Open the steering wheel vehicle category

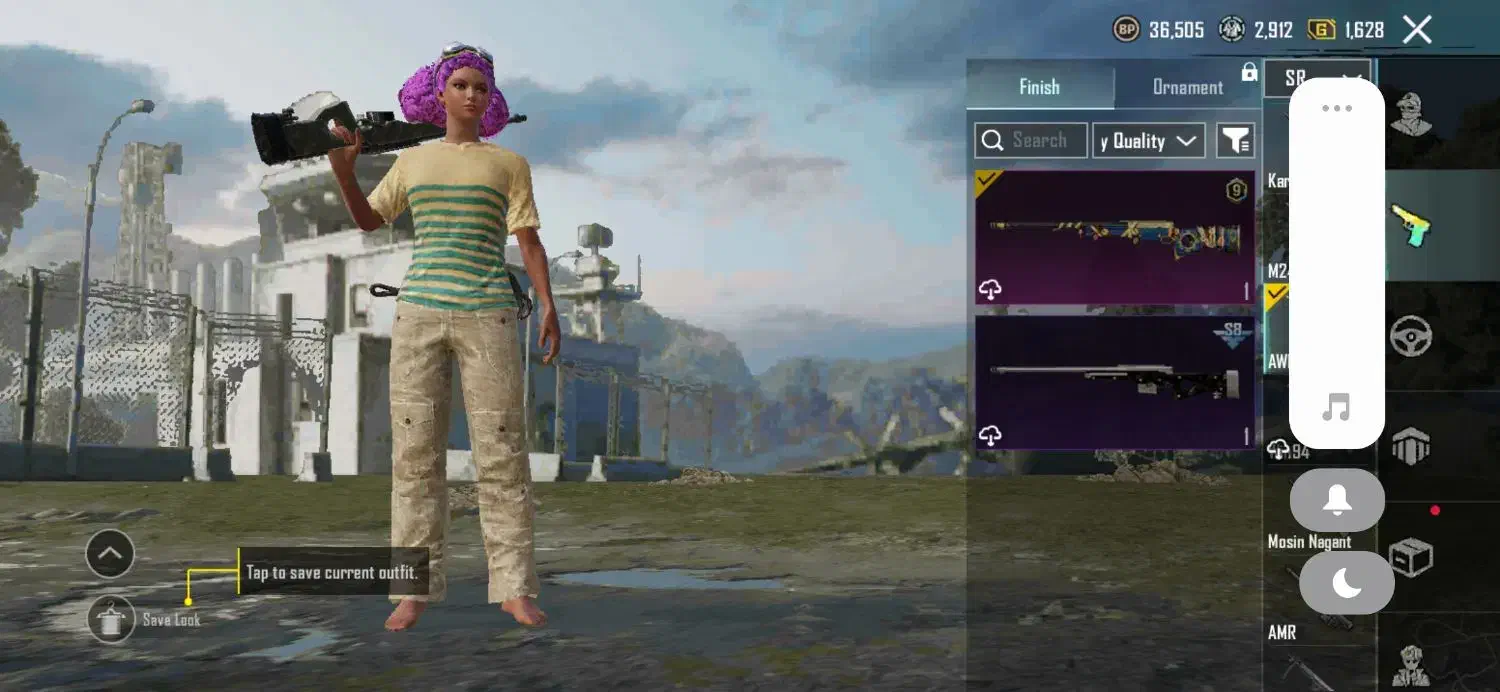pos(1411,336)
